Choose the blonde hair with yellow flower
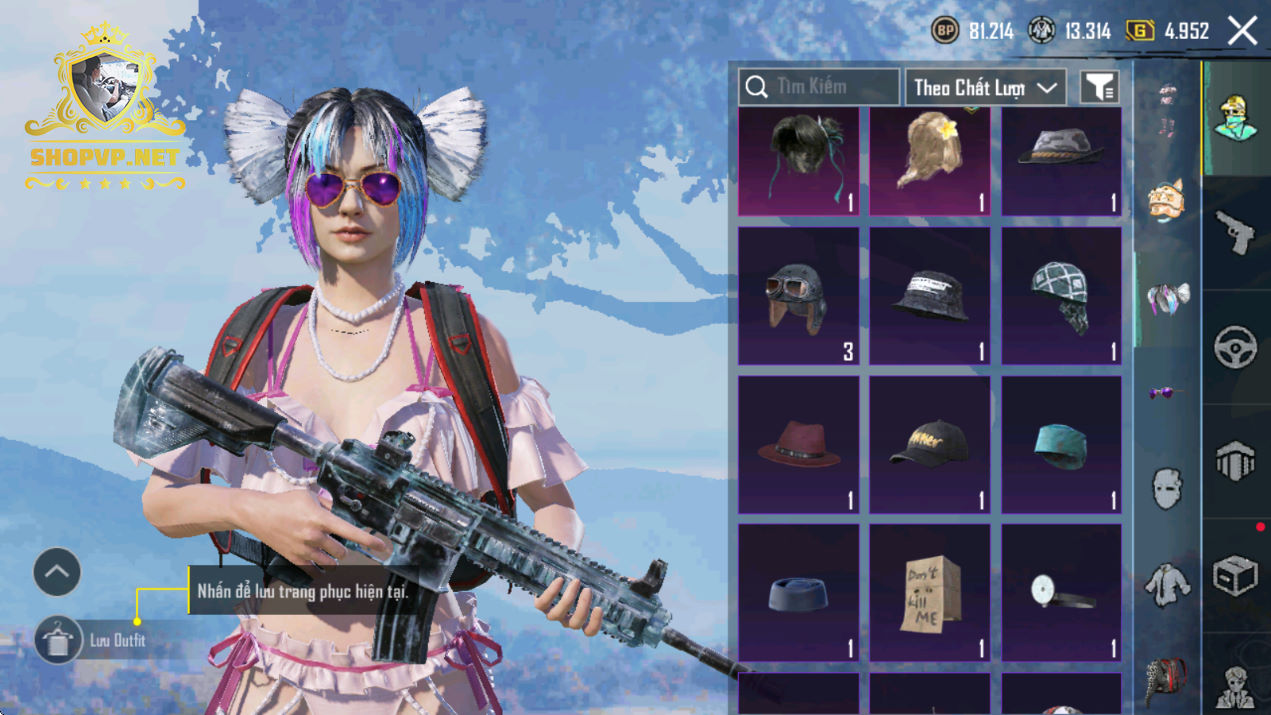 [x=929, y=161]
